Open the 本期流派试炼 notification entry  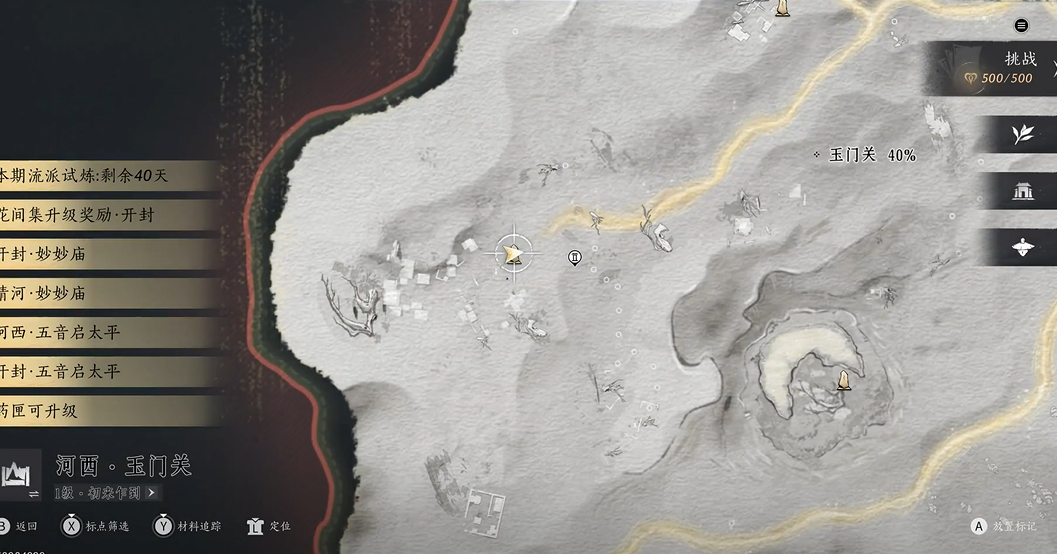100,176
